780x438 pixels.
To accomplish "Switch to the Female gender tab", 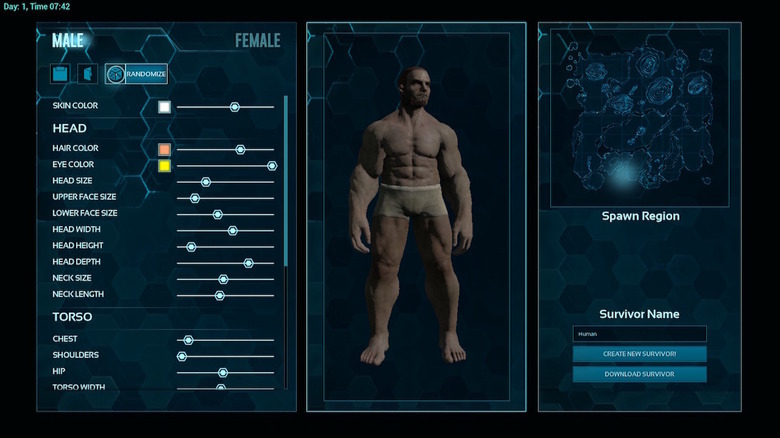I will 257,41.
